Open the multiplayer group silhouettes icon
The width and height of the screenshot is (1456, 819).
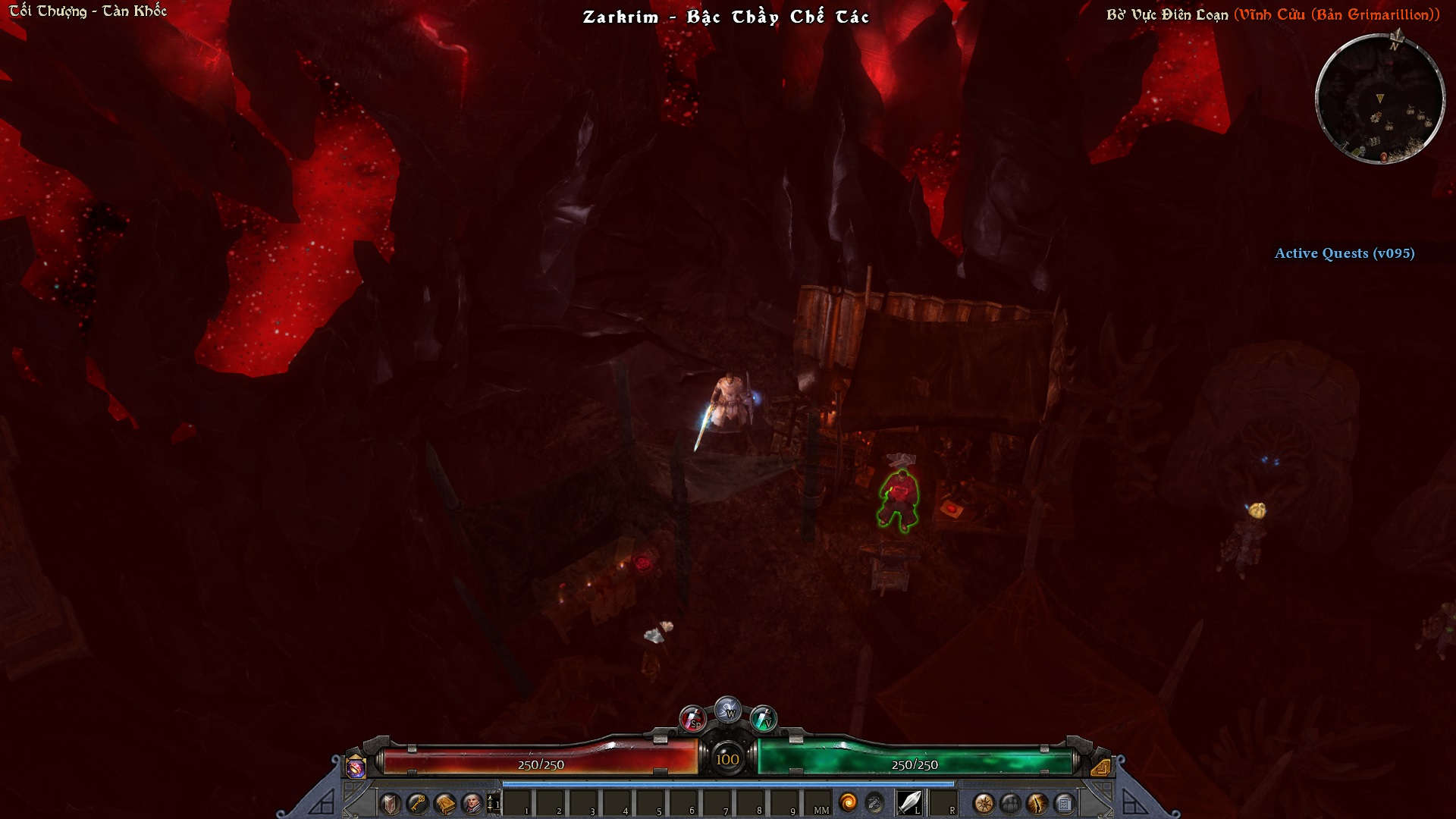(x=1010, y=803)
